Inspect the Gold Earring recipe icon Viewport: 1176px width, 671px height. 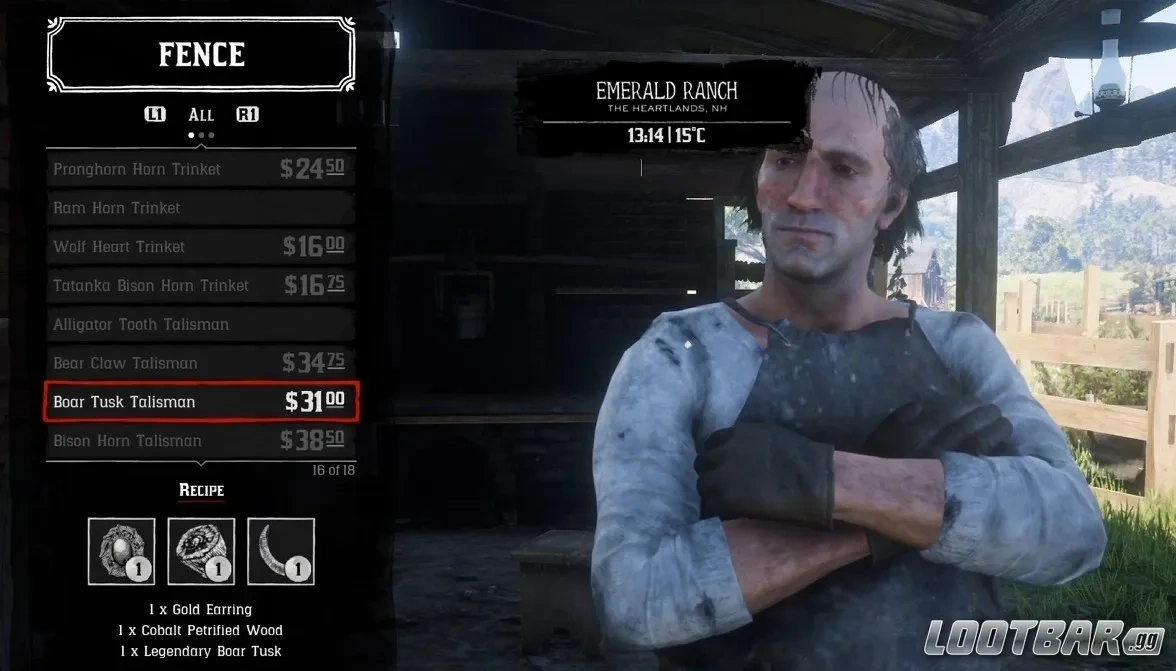122,551
